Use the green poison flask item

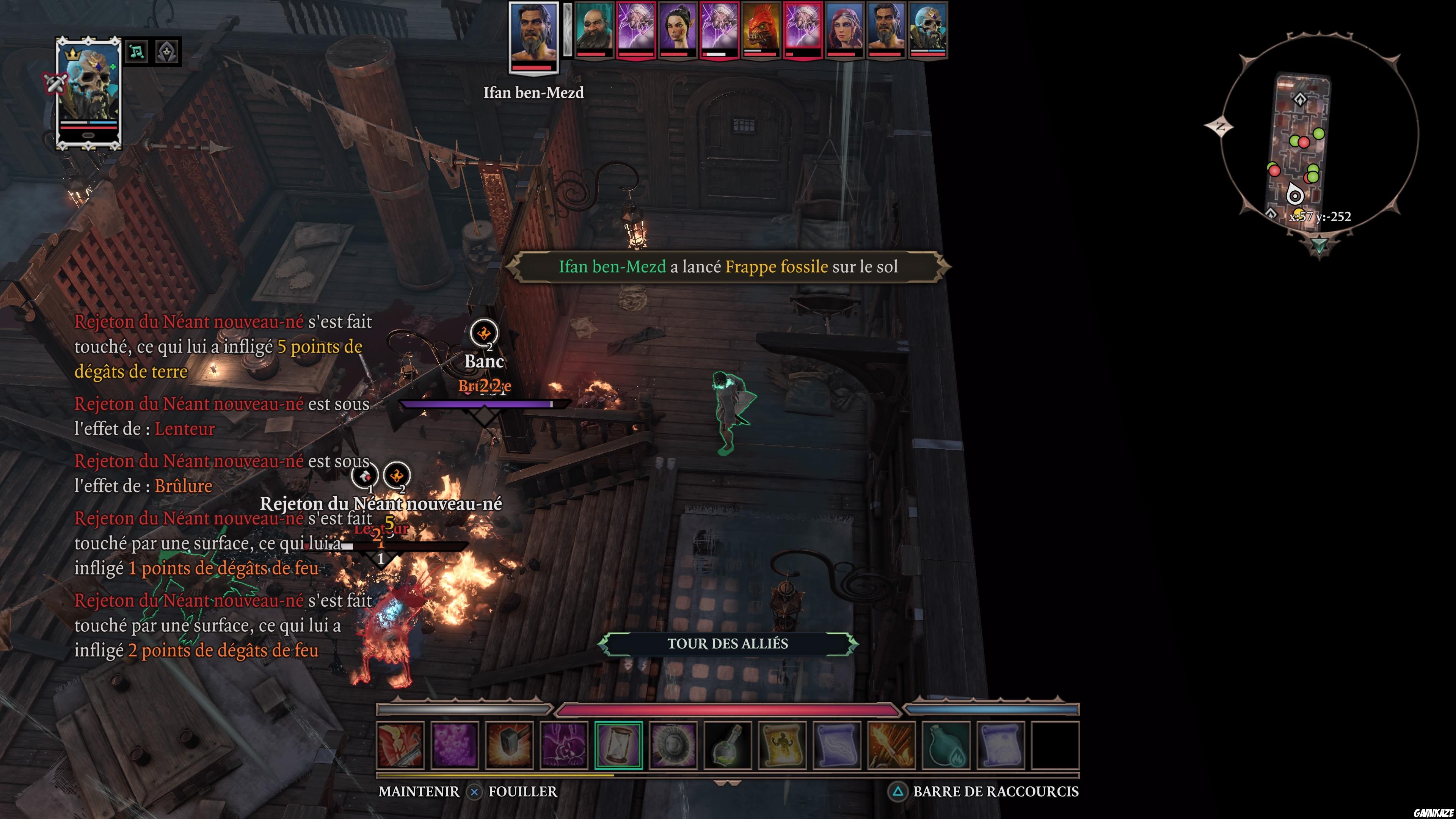click(728, 745)
